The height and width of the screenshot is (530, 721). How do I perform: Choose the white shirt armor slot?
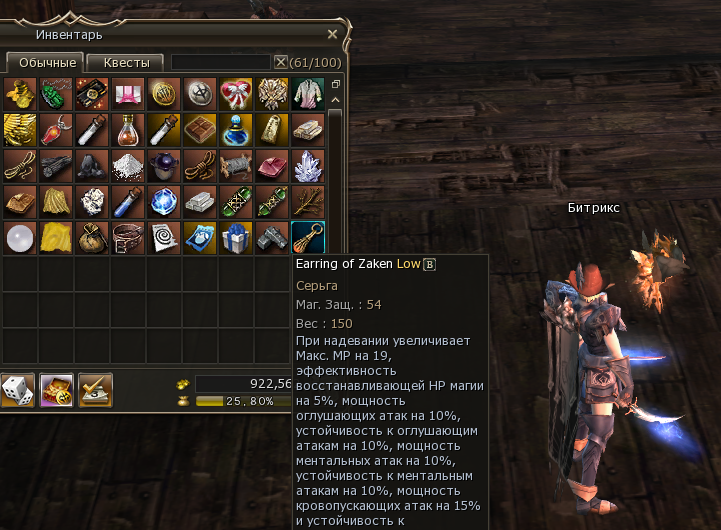[307, 93]
